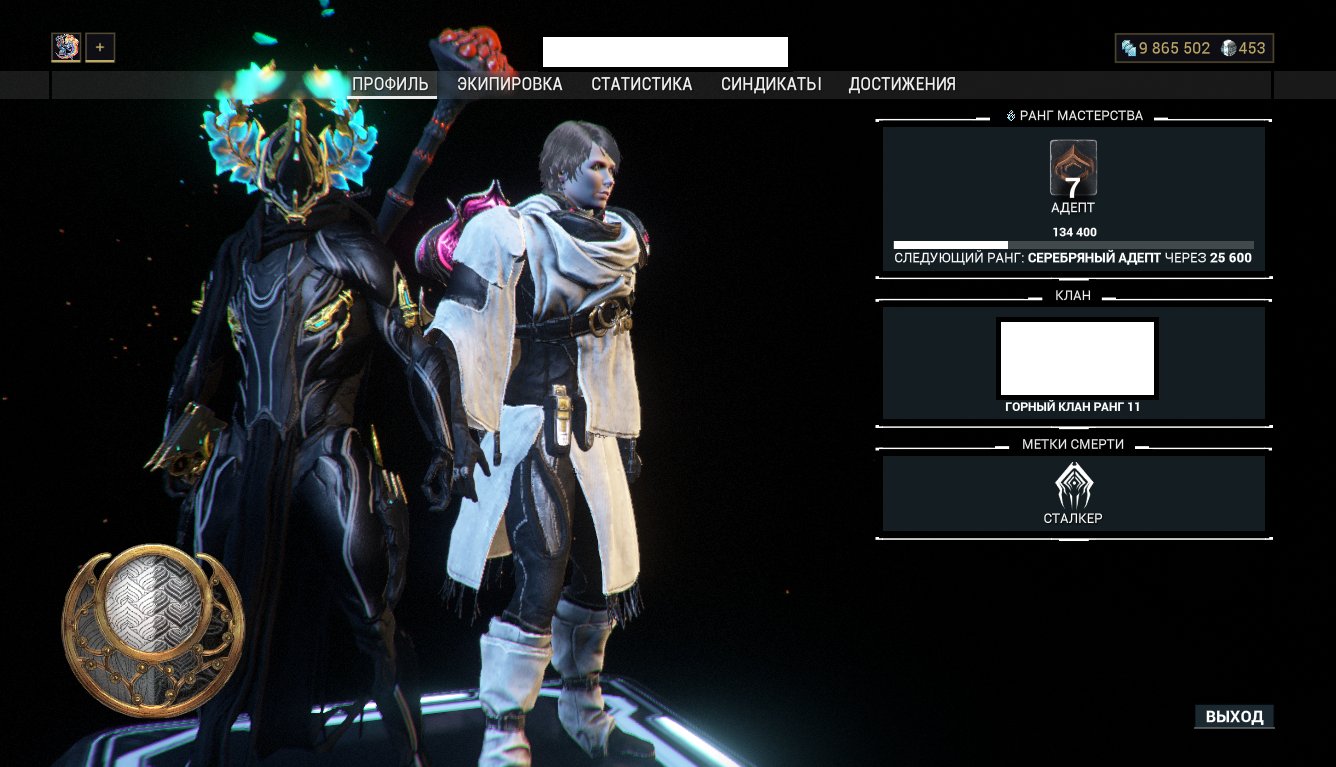Viewport: 1336px width, 767px height.
Task: Open the platinum balance
Action: point(1244,48)
